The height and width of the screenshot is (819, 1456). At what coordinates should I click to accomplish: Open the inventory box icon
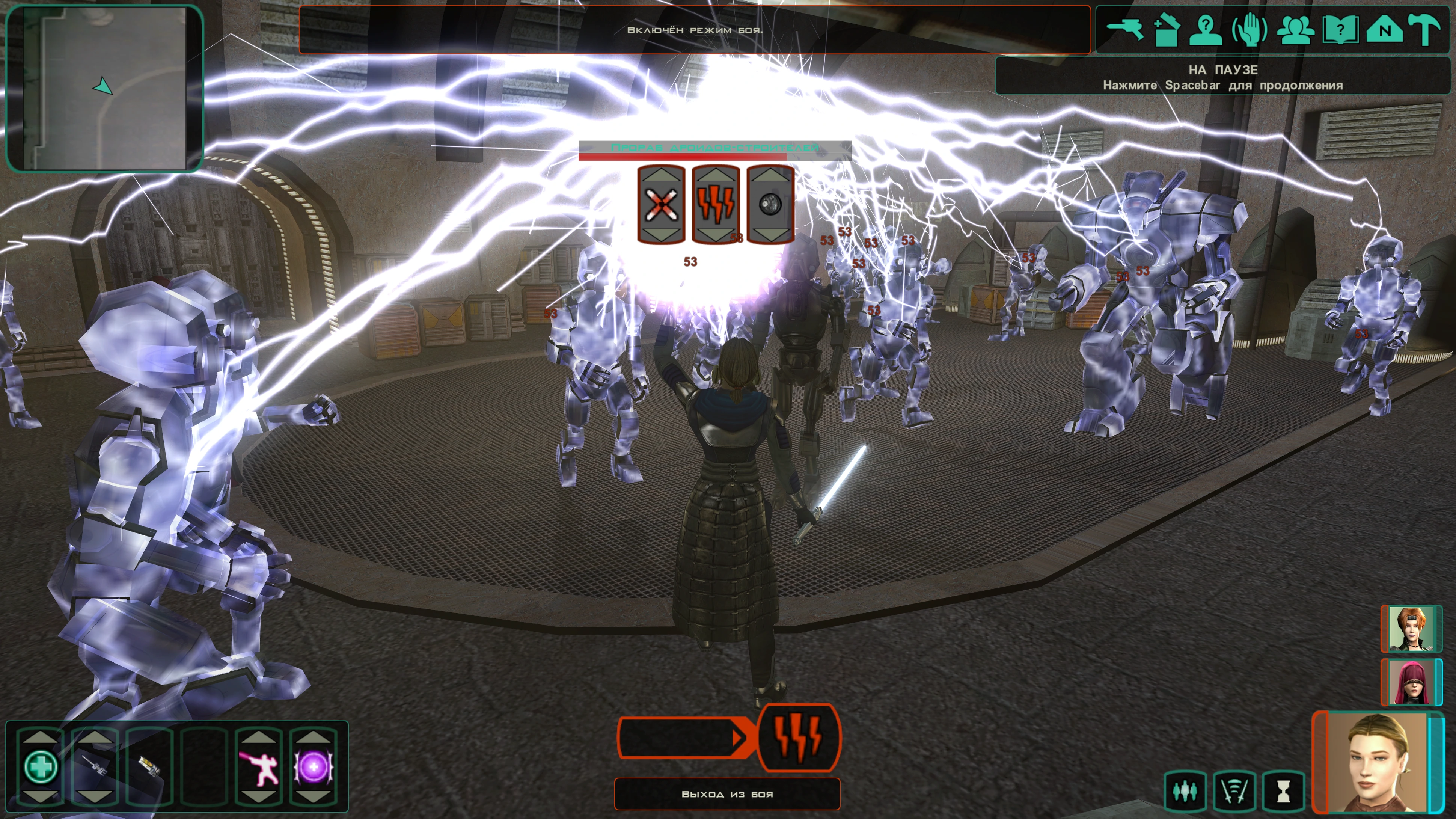[x=1165, y=29]
